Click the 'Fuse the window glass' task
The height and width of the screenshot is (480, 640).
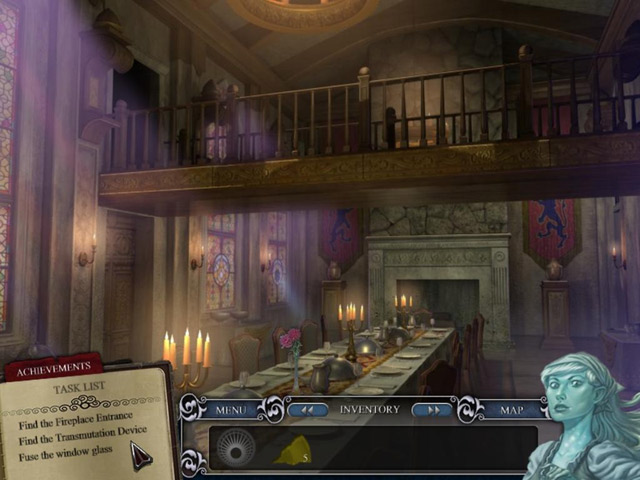64,455
